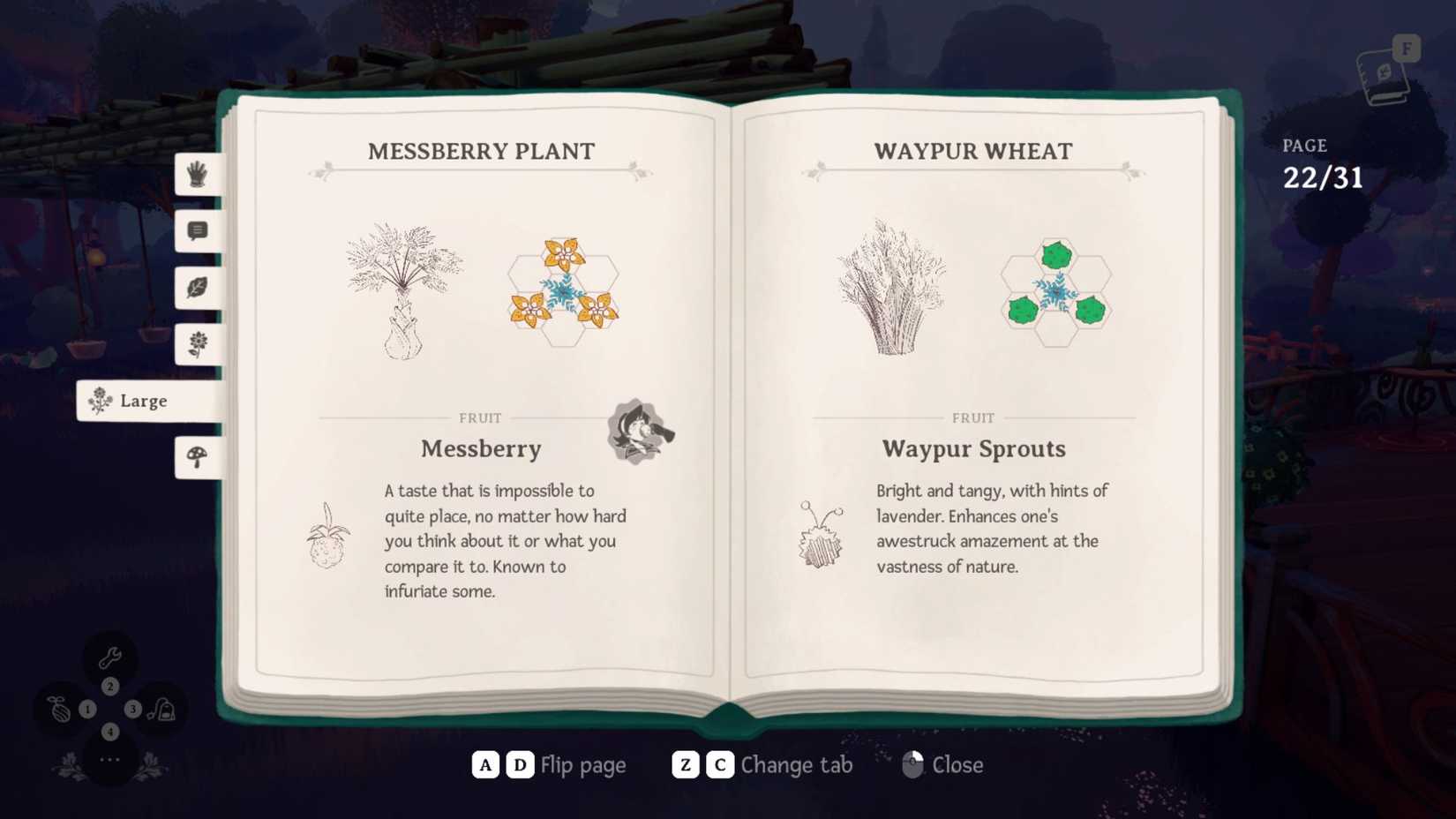1456x819 pixels.
Task: Click the backpack icon beside button 3
Action: pyautogui.click(x=163, y=708)
